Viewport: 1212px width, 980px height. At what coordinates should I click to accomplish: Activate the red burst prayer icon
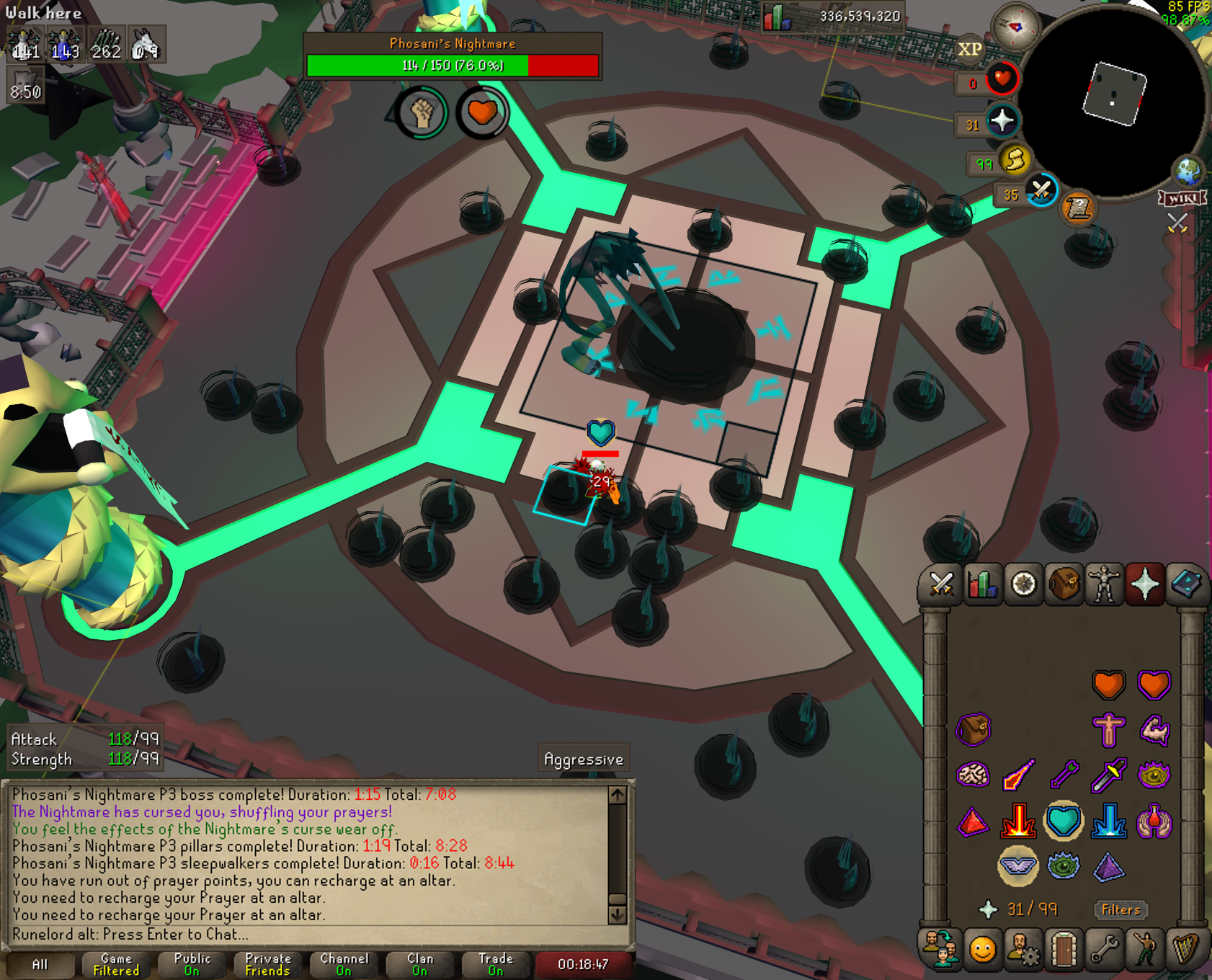click(x=1018, y=821)
